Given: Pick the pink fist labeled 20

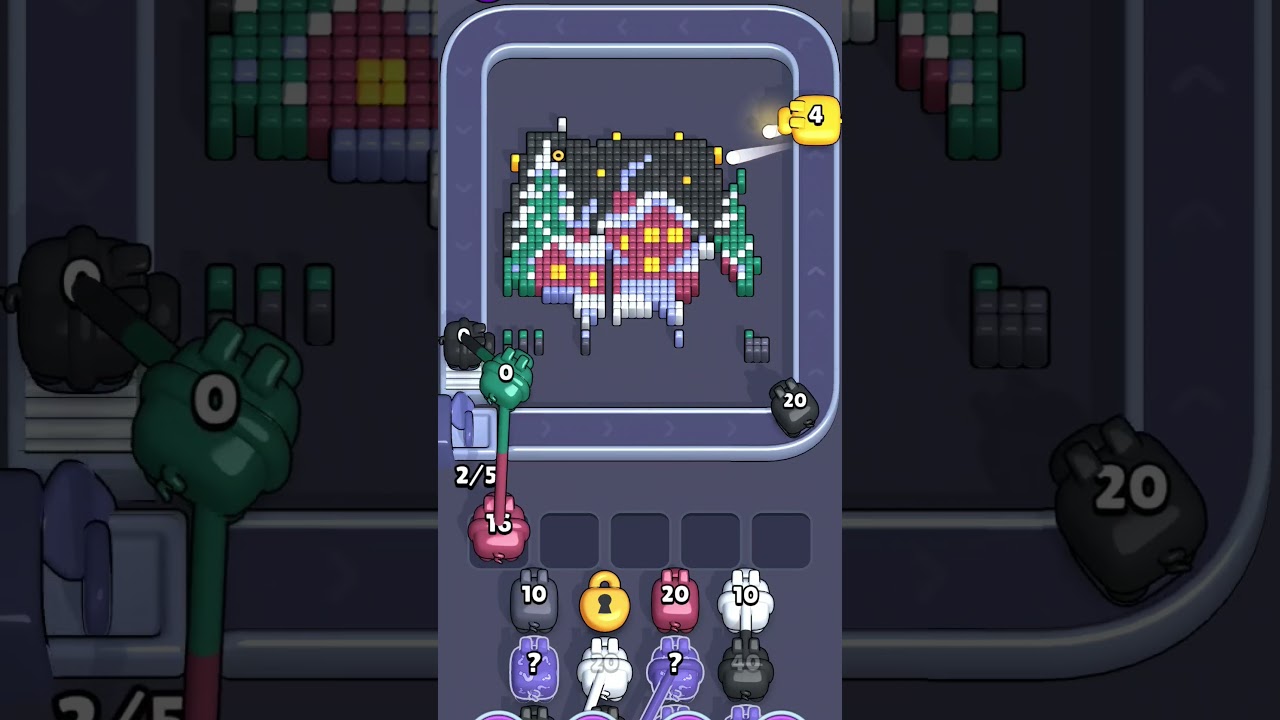Looking at the screenshot, I should pos(676,594).
